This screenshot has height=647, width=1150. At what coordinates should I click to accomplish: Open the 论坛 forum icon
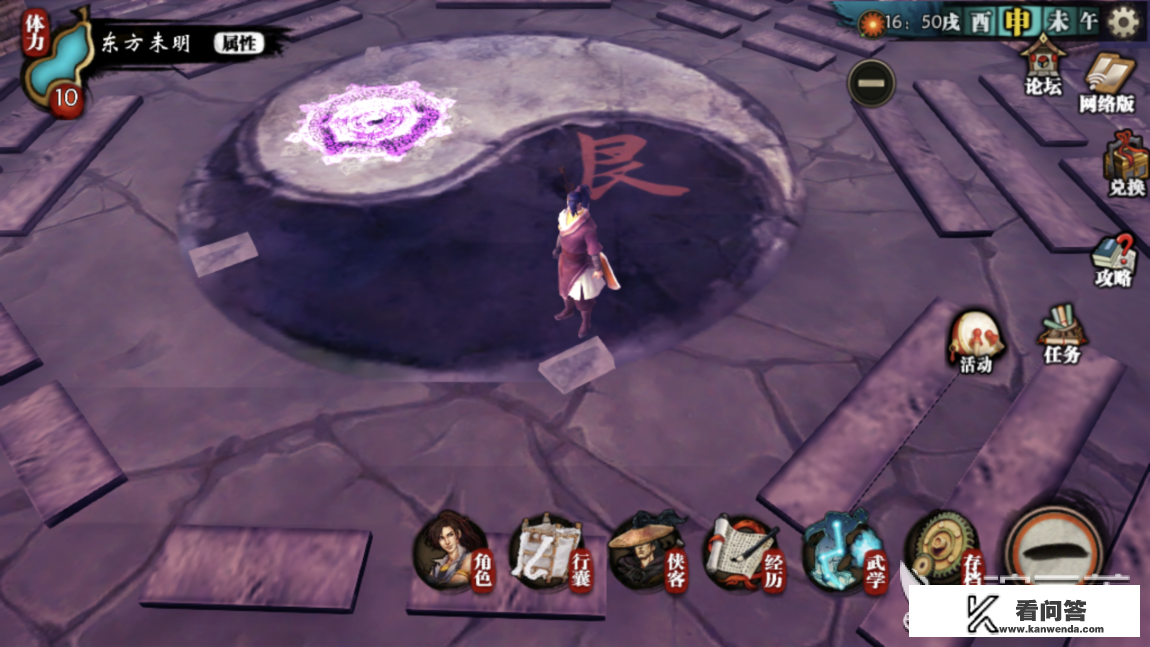[1043, 68]
